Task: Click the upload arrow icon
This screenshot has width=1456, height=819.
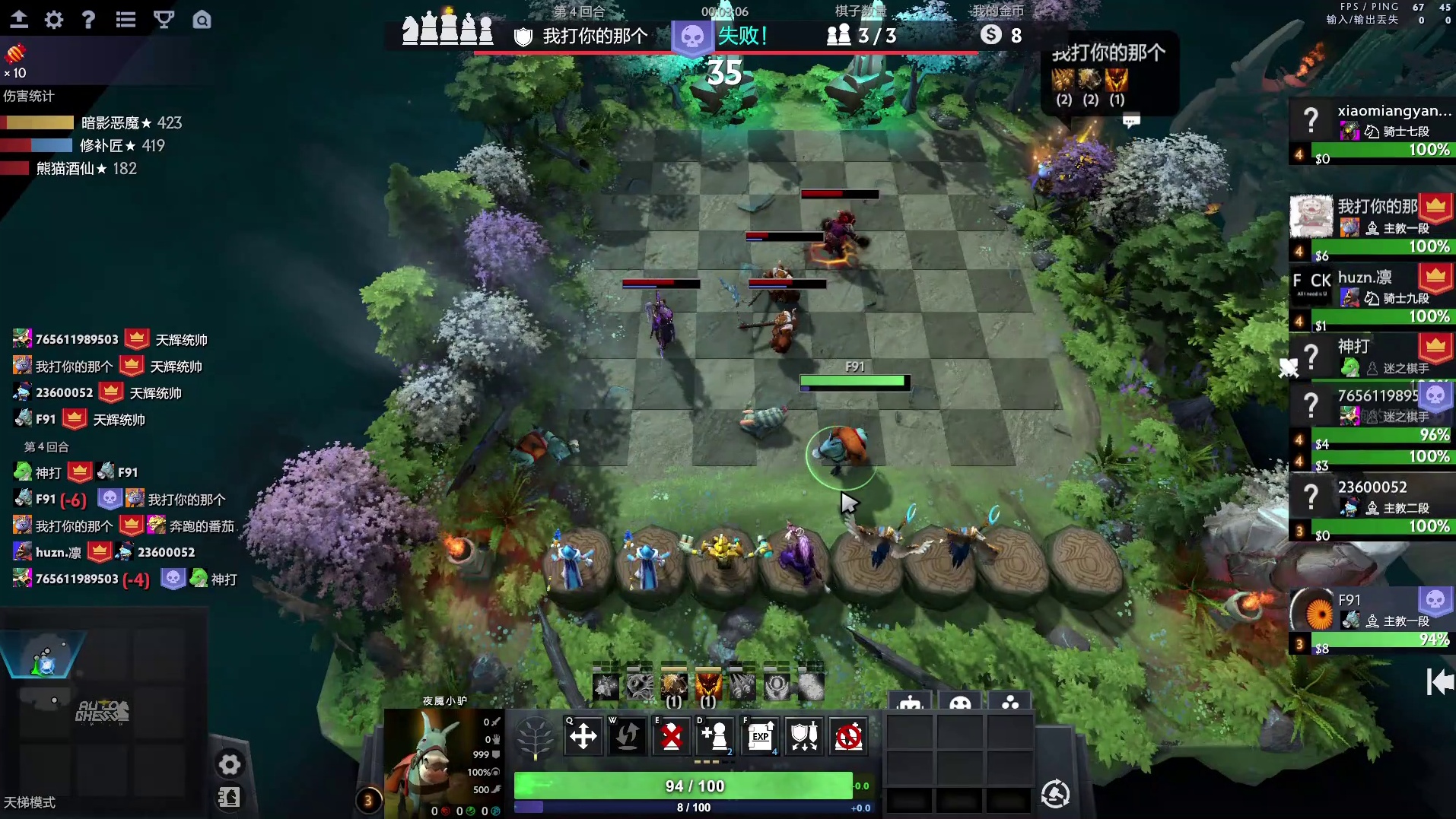Action: 18,19
